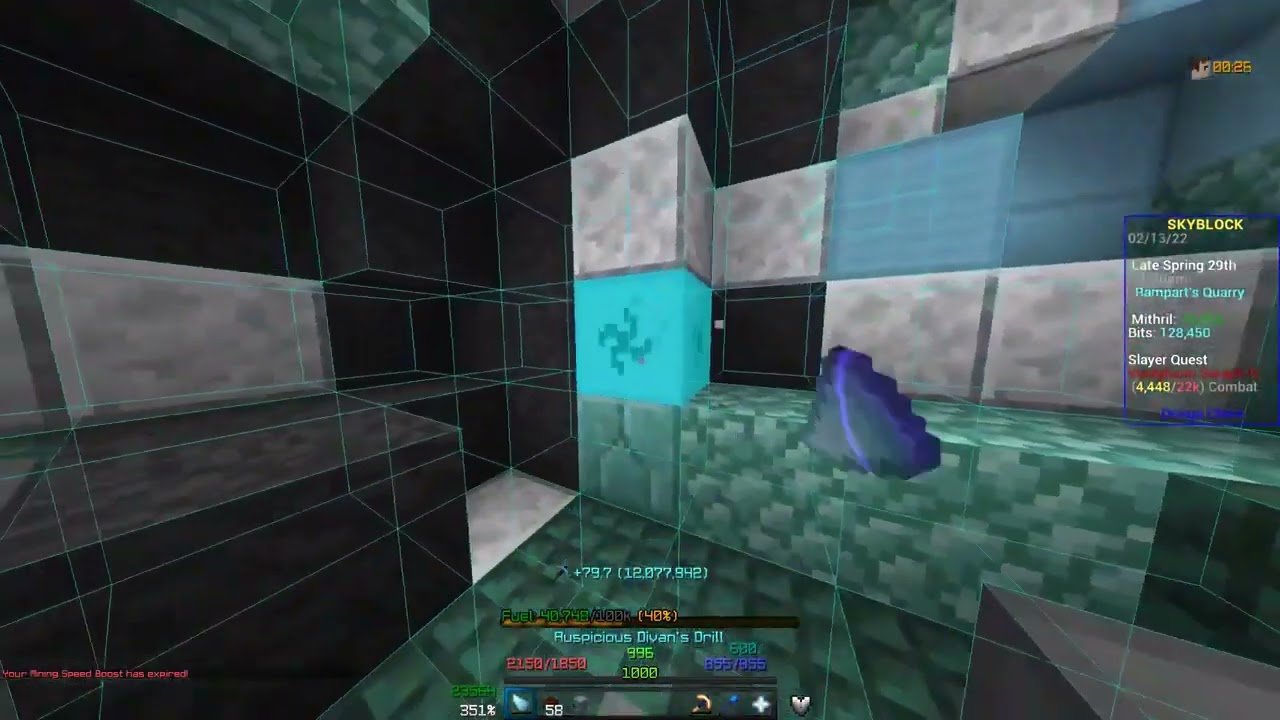
Task: Select an empty middle hotbar slot
Action: [x=640, y=701]
